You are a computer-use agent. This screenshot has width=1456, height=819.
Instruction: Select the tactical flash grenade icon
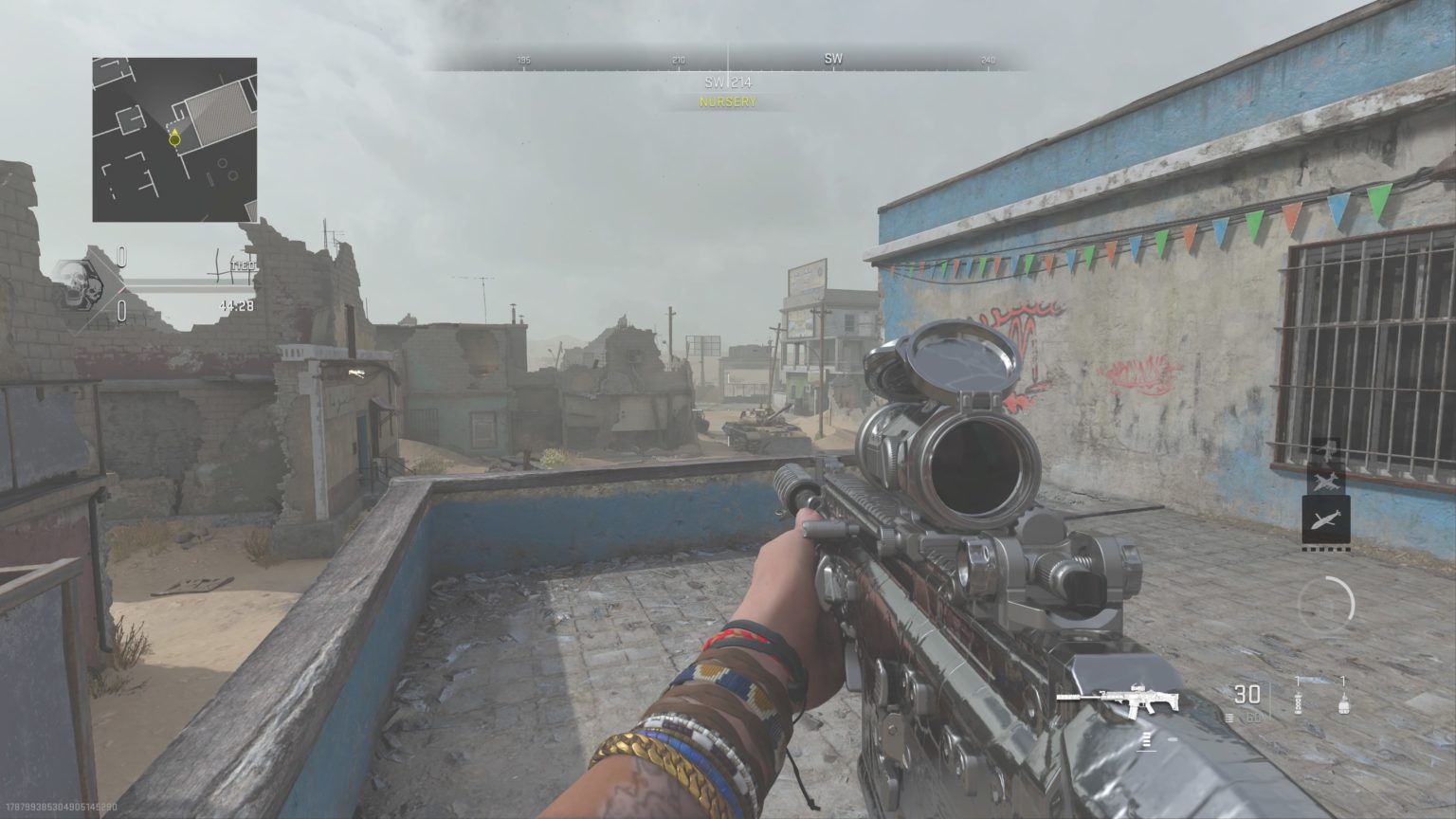pos(1298,703)
